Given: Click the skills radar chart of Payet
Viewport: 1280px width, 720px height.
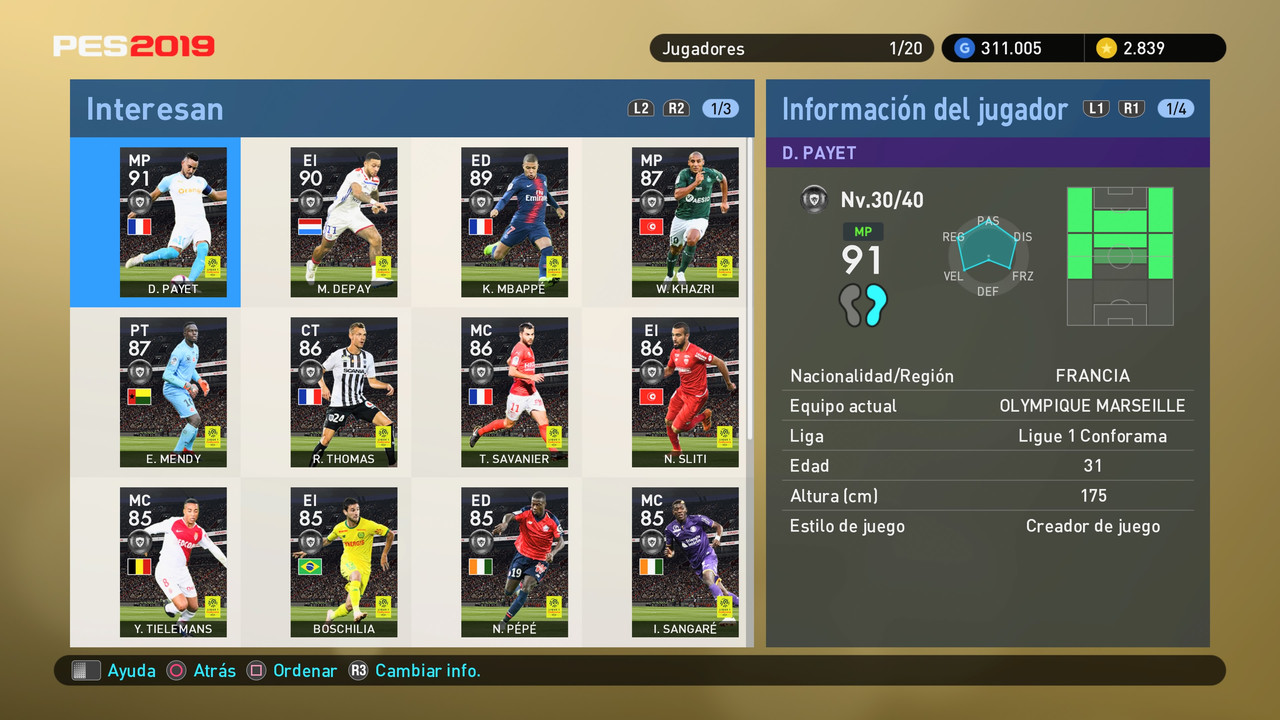Looking at the screenshot, I should (988, 250).
